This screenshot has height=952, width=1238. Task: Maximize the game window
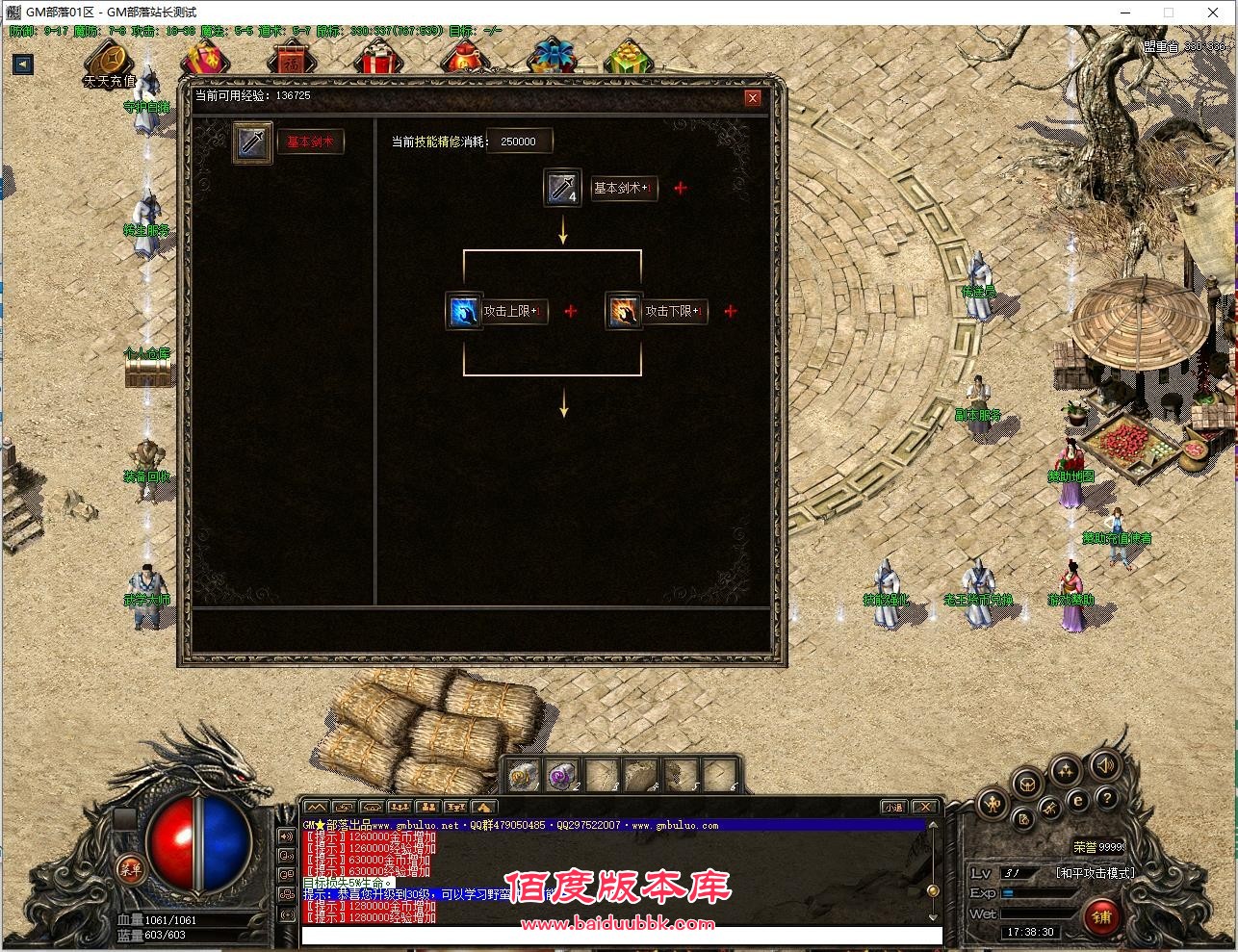1168,13
